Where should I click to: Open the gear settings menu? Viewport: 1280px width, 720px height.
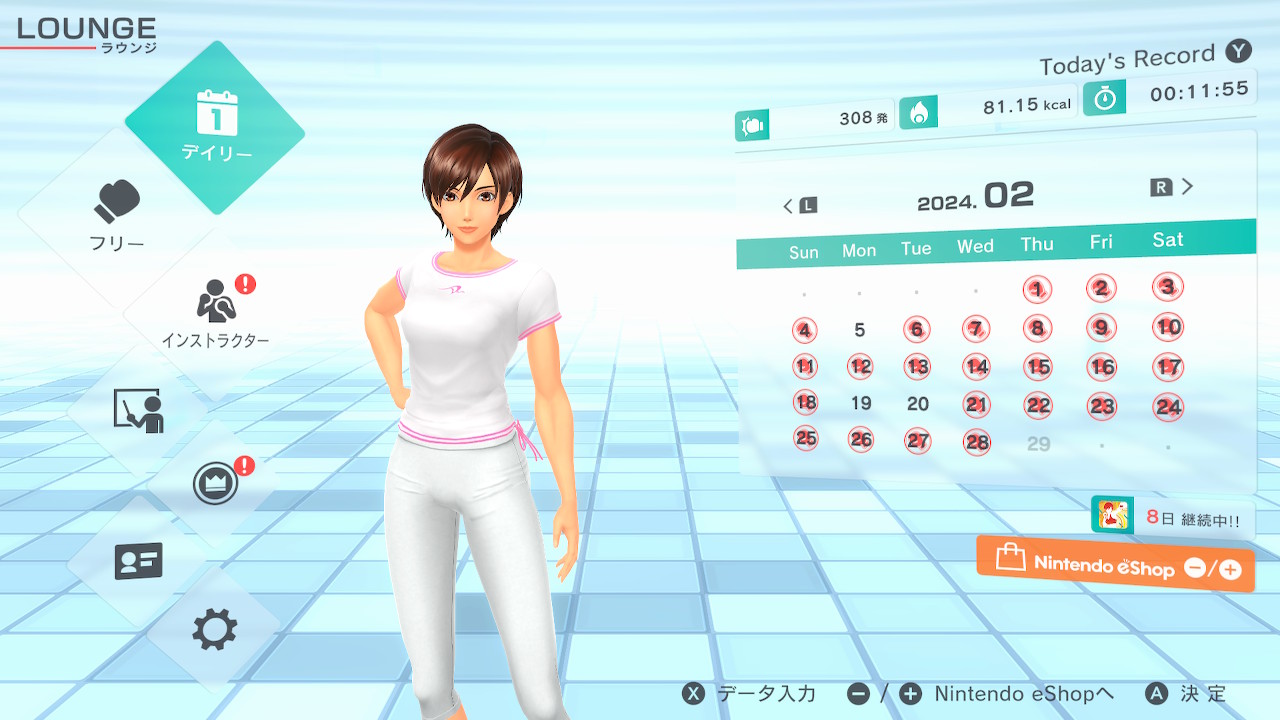[215, 630]
